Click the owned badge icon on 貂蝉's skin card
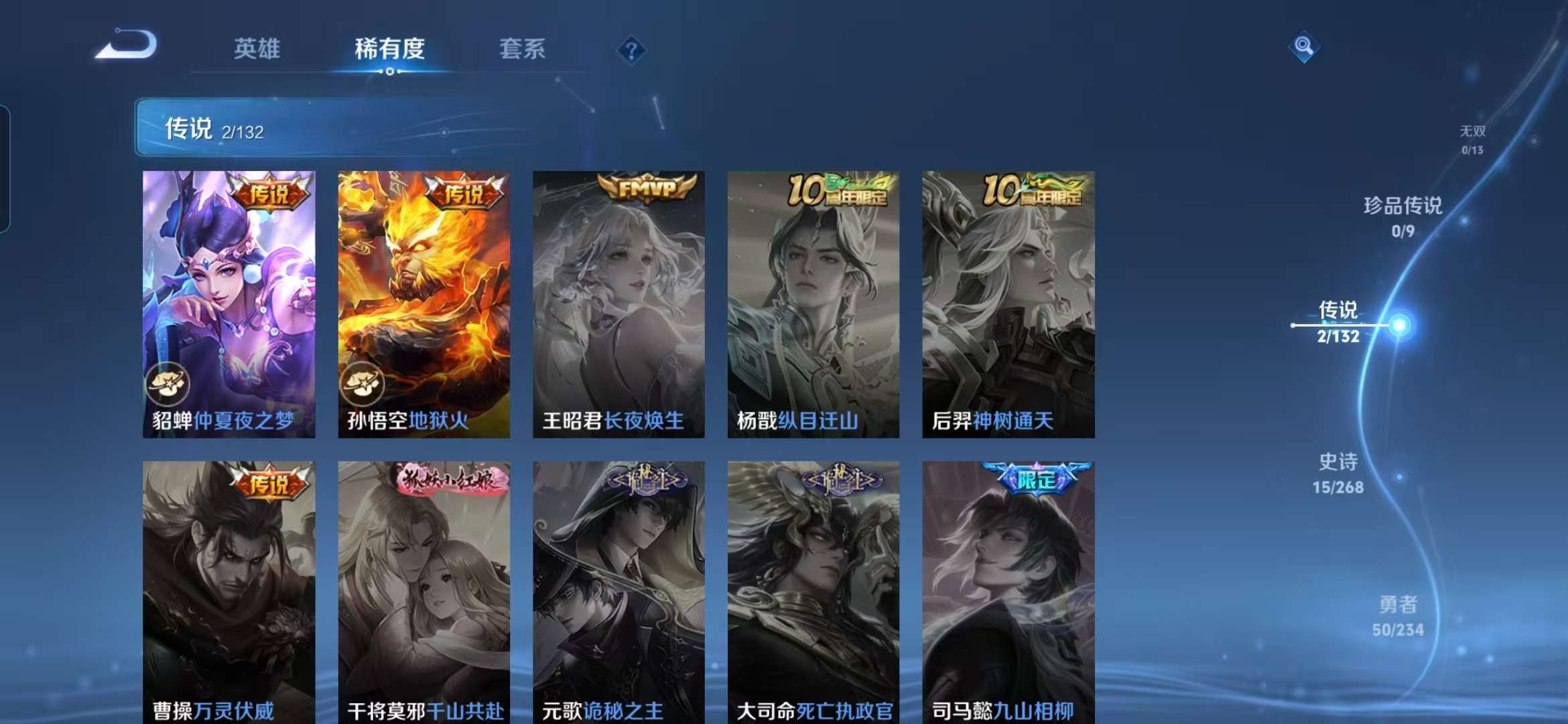 [x=170, y=384]
